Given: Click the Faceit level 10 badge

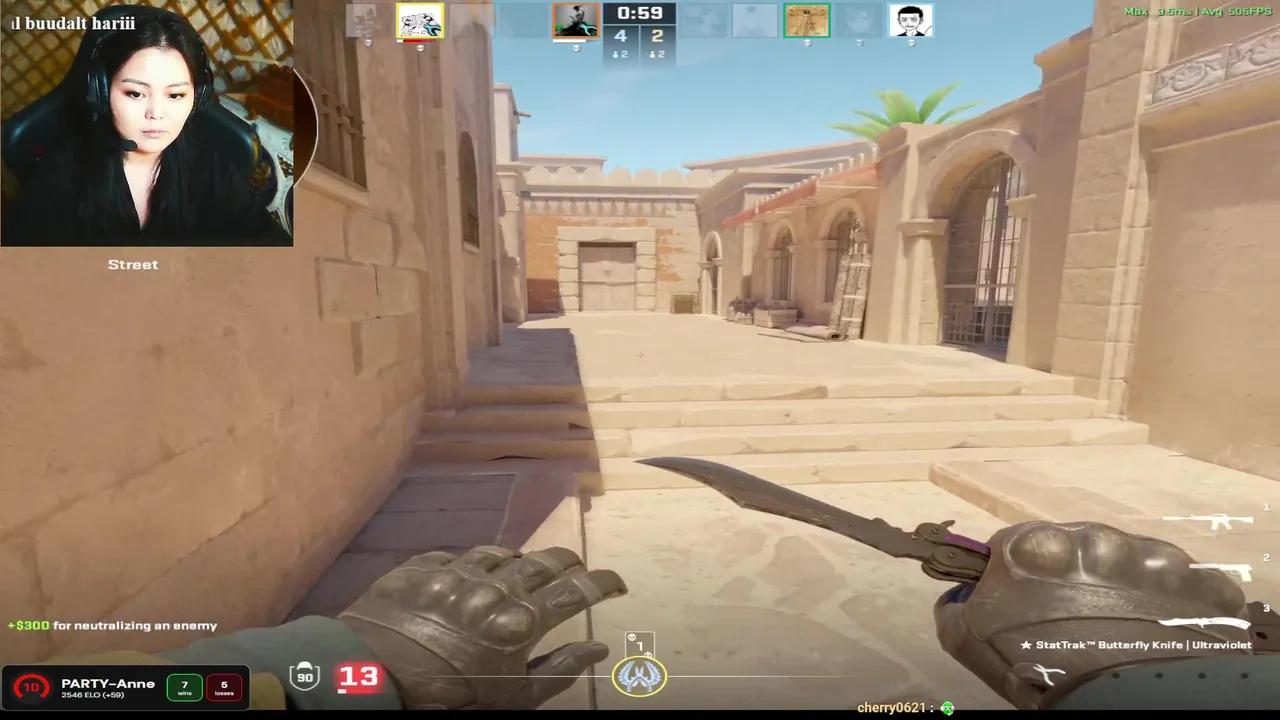Looking at the screenshot, I should tap(30, 687).
